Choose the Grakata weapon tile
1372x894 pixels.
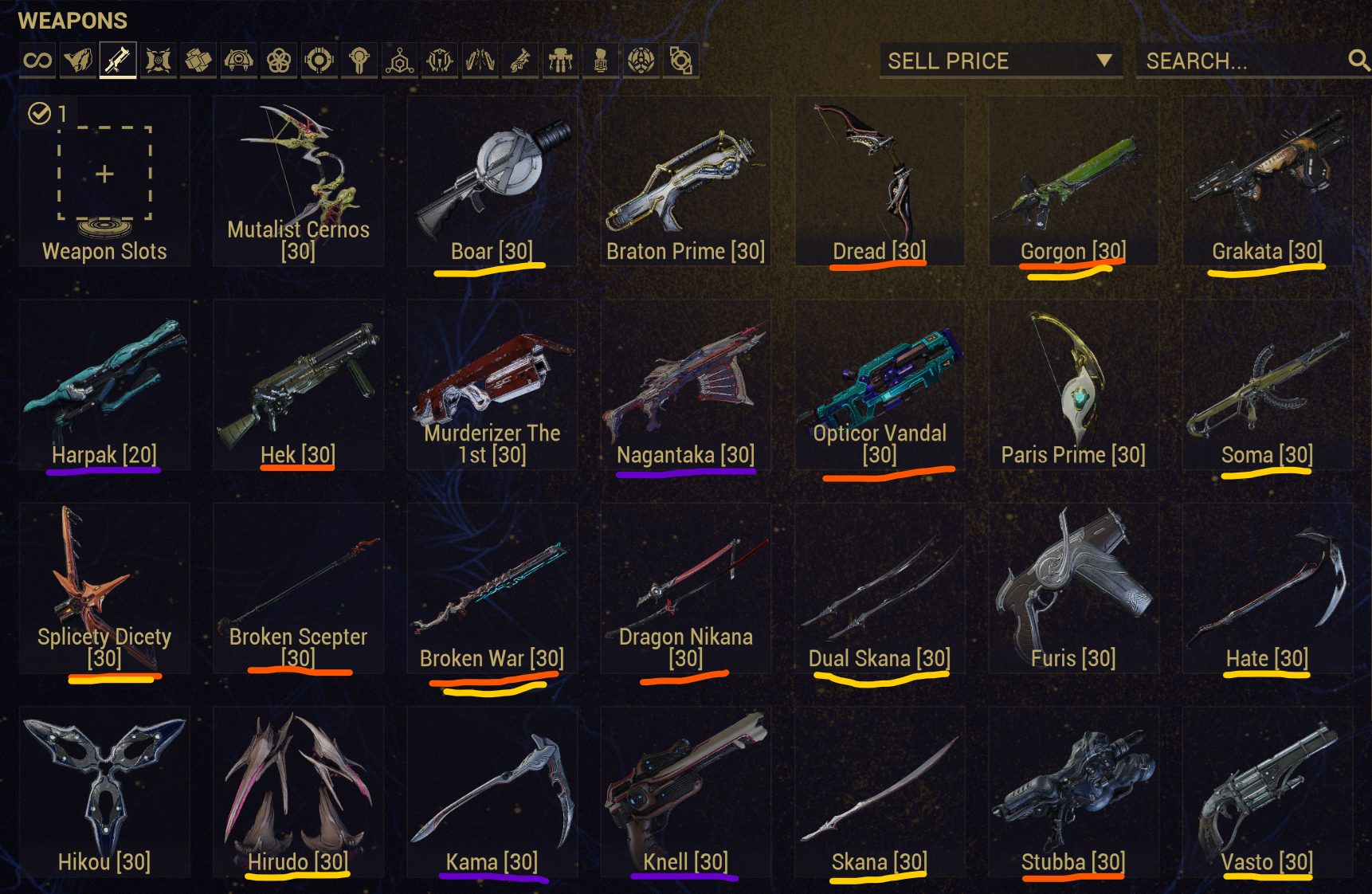(1267, 182)
